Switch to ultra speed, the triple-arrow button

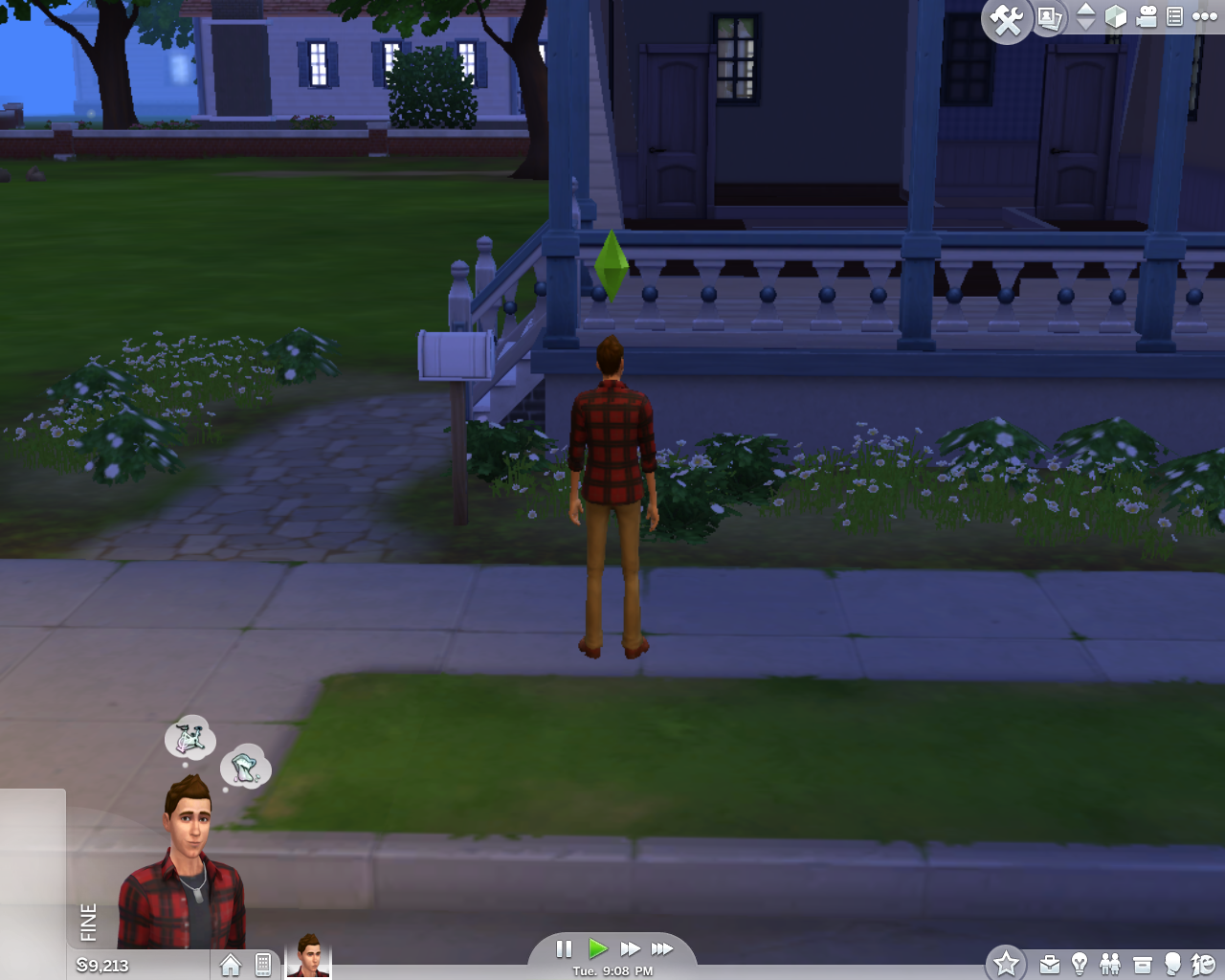pos(662,948)
